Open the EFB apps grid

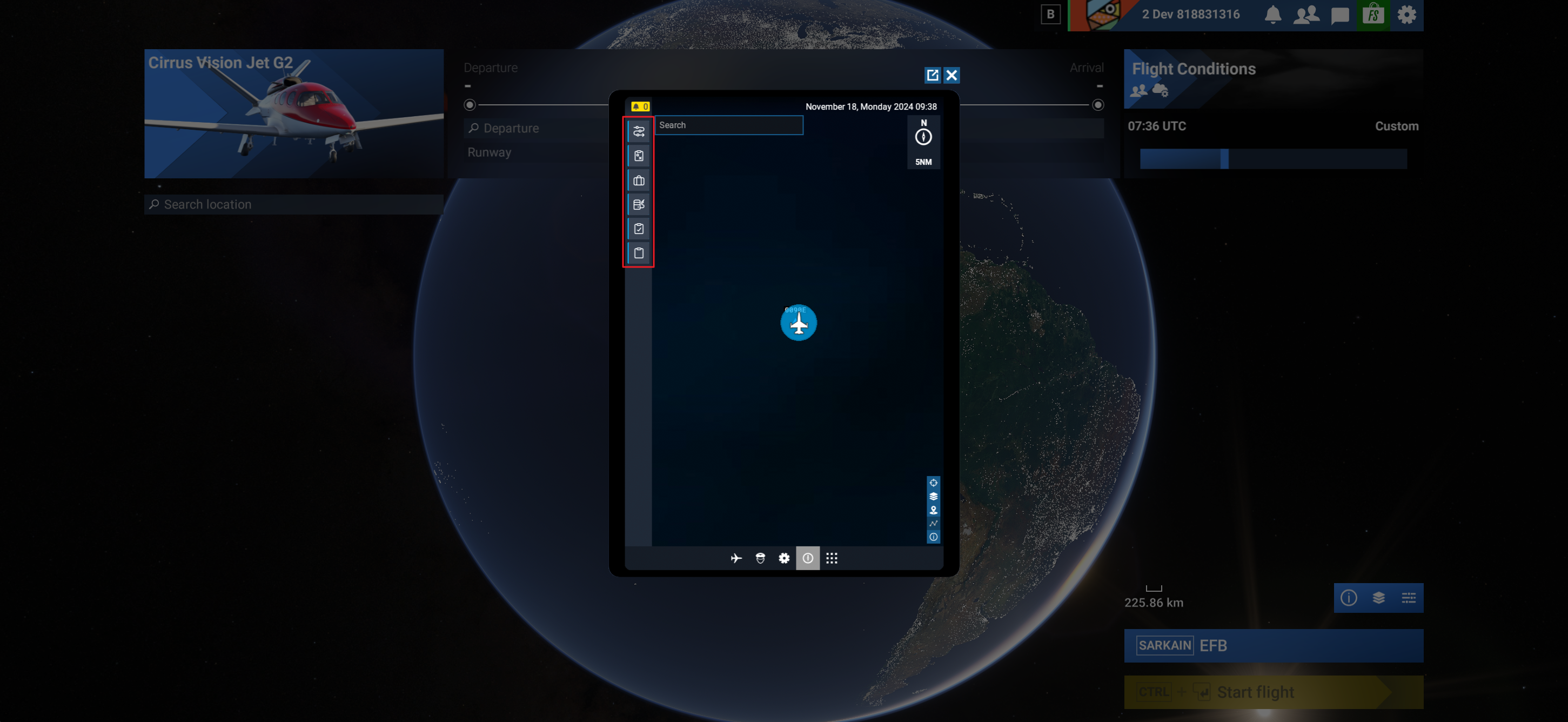tap(832, 558)
